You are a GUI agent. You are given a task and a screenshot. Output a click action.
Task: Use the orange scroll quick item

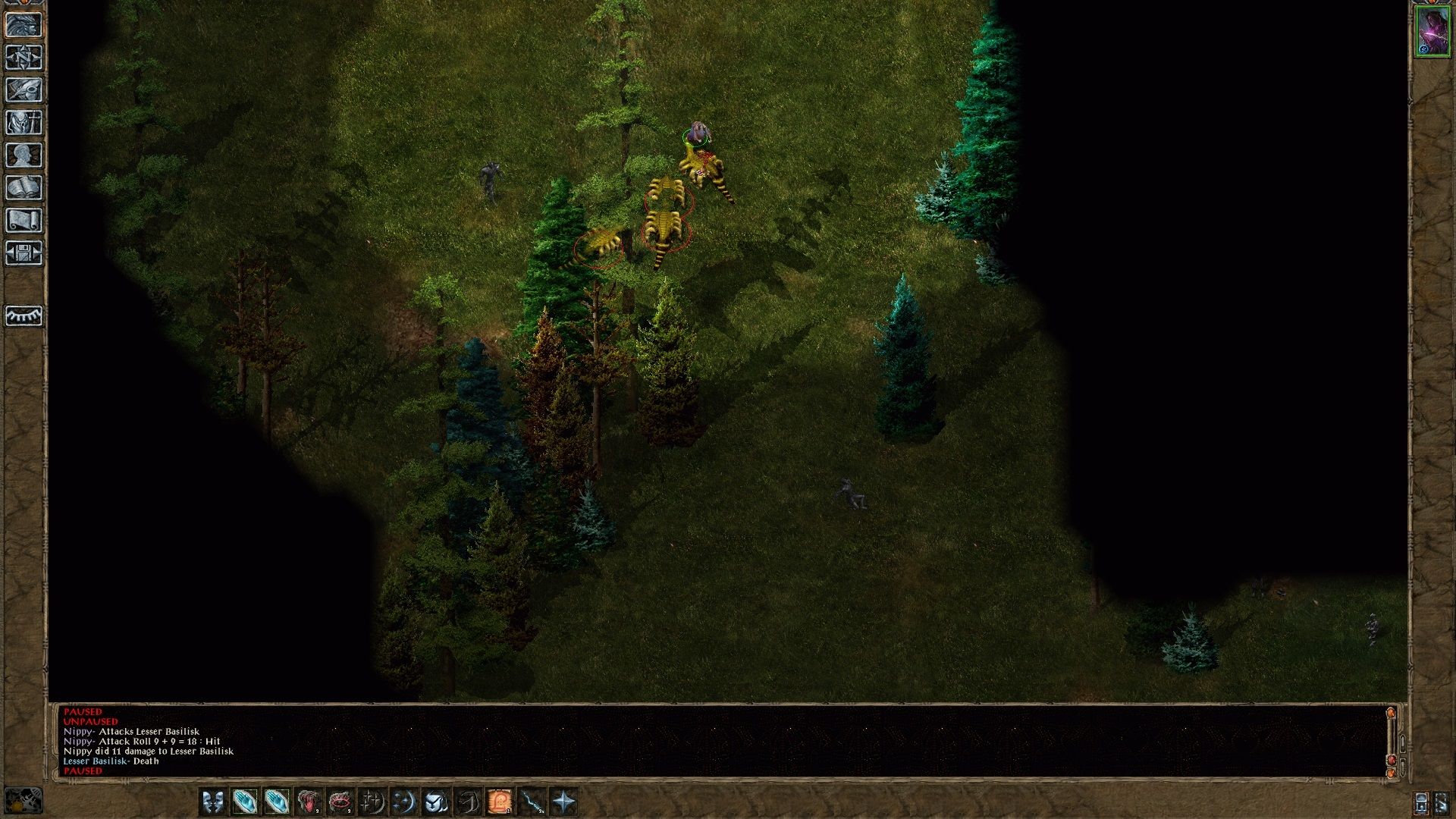pyautogui.click(x=500, y=802)
